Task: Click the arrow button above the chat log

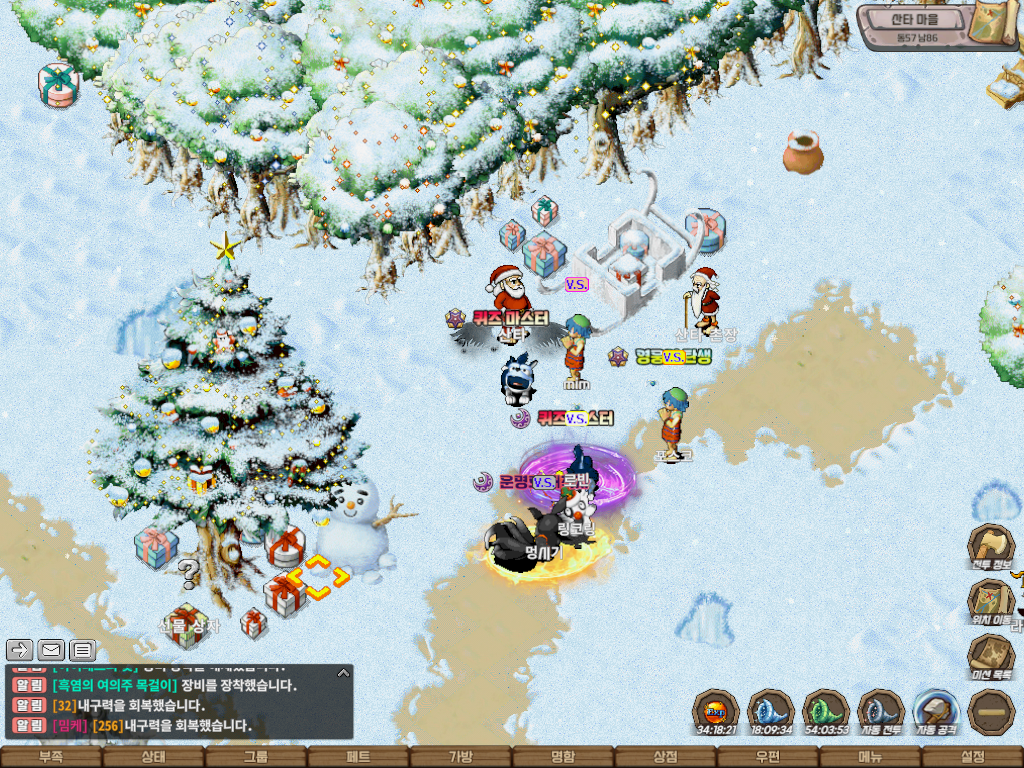Action: (x=20, y=650)
